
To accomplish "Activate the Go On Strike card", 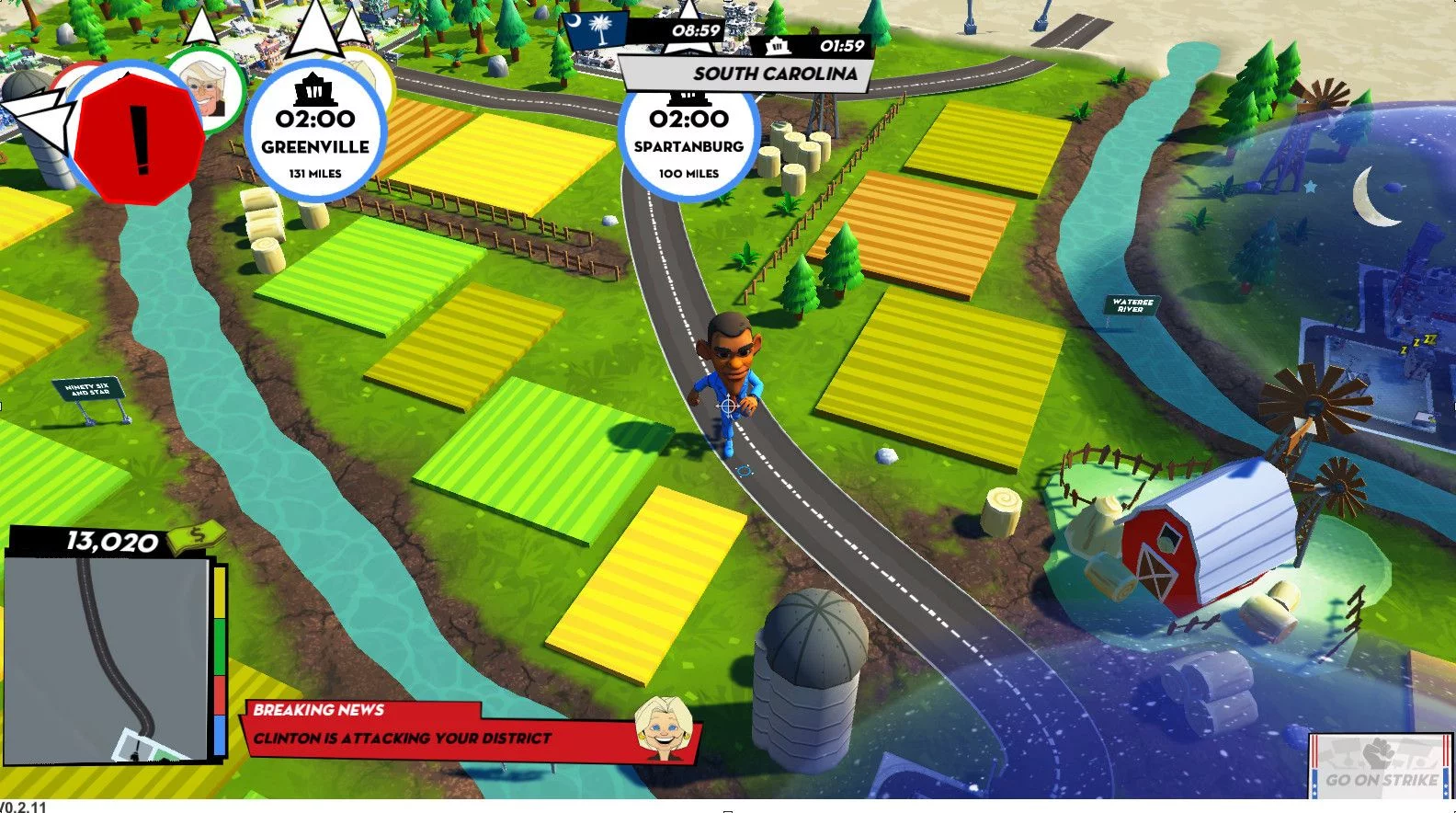I will (1380, 765).
